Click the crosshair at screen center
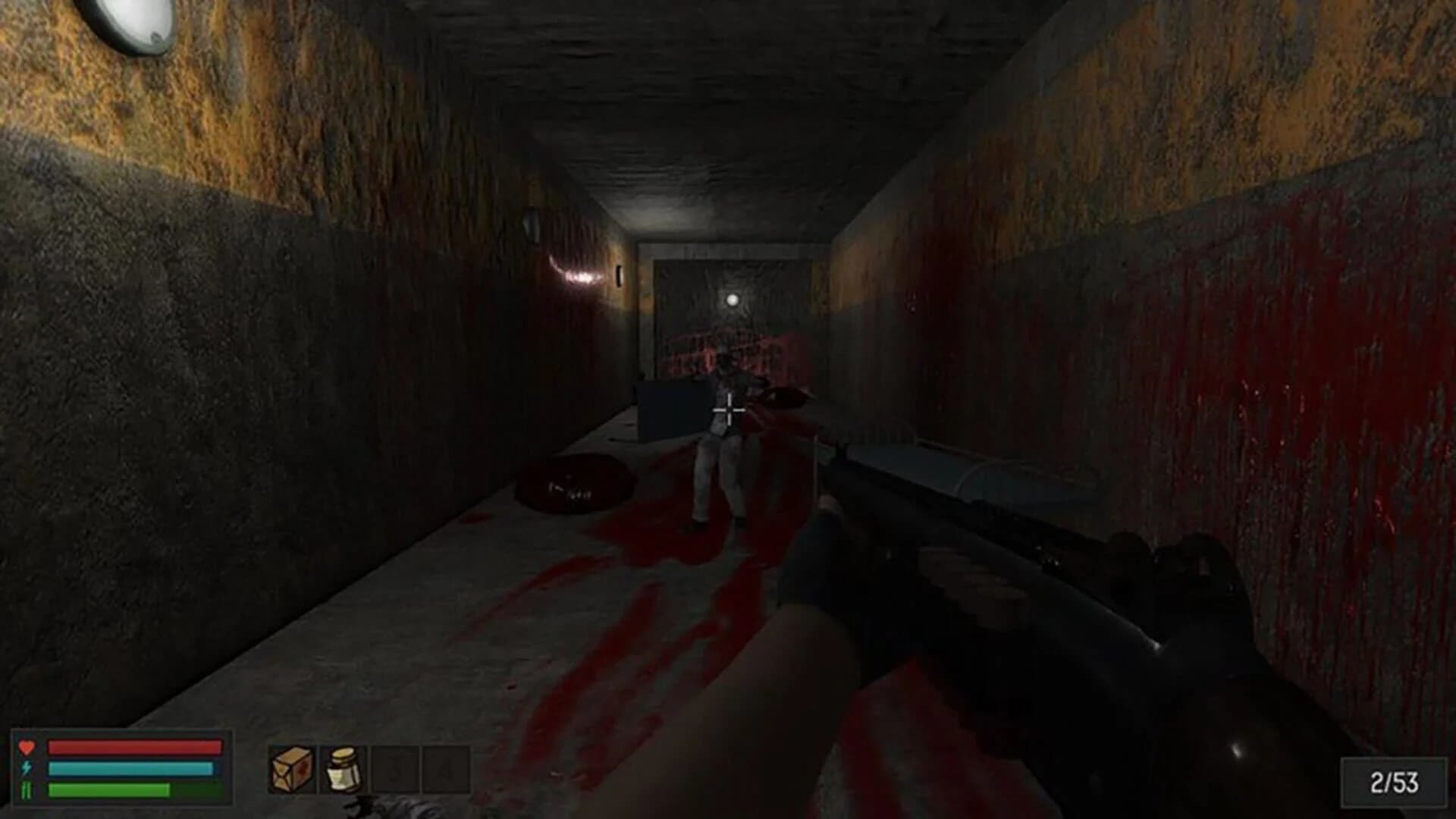Viewport: 1456px width, 819px height. pos(728,409)
